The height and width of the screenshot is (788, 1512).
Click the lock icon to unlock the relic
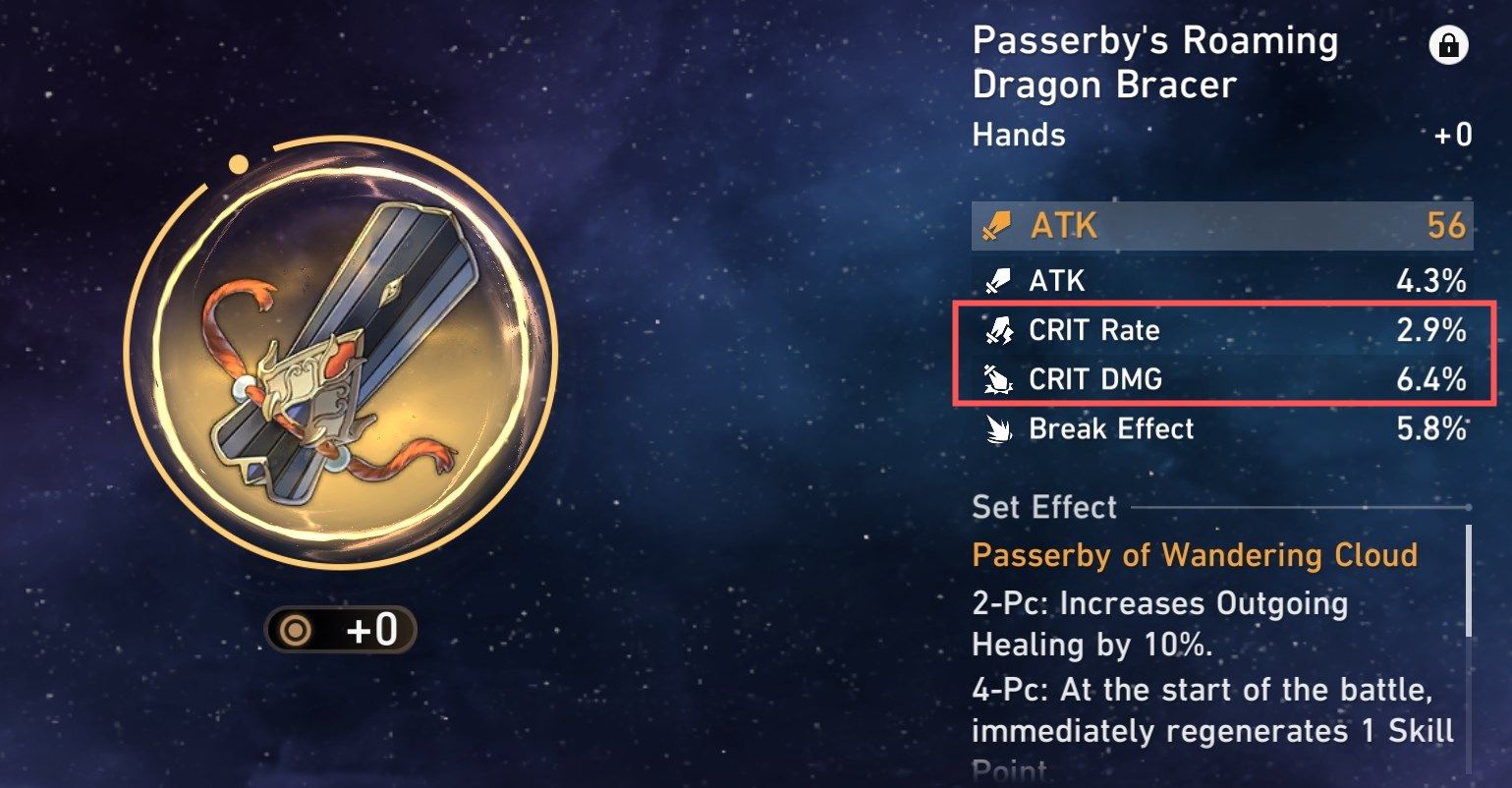point(1447,45)
